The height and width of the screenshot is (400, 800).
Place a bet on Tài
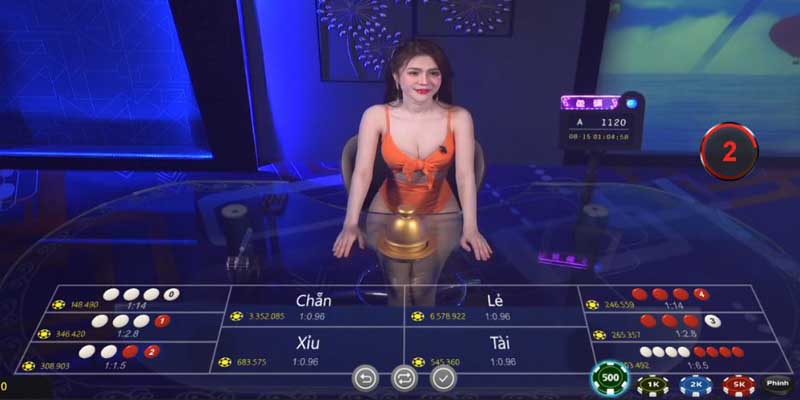[495, 350]
